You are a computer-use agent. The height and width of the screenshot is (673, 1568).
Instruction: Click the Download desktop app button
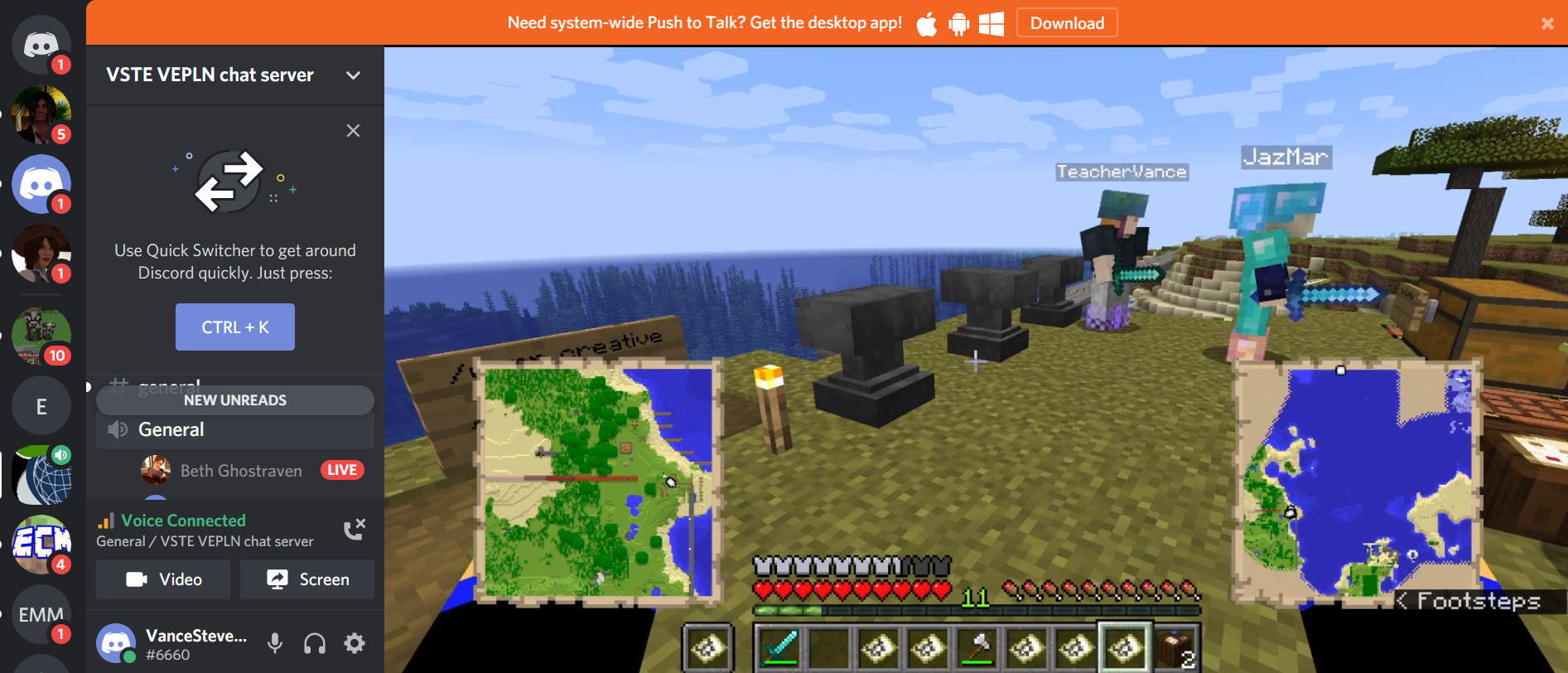click(x=1067, y=23)
